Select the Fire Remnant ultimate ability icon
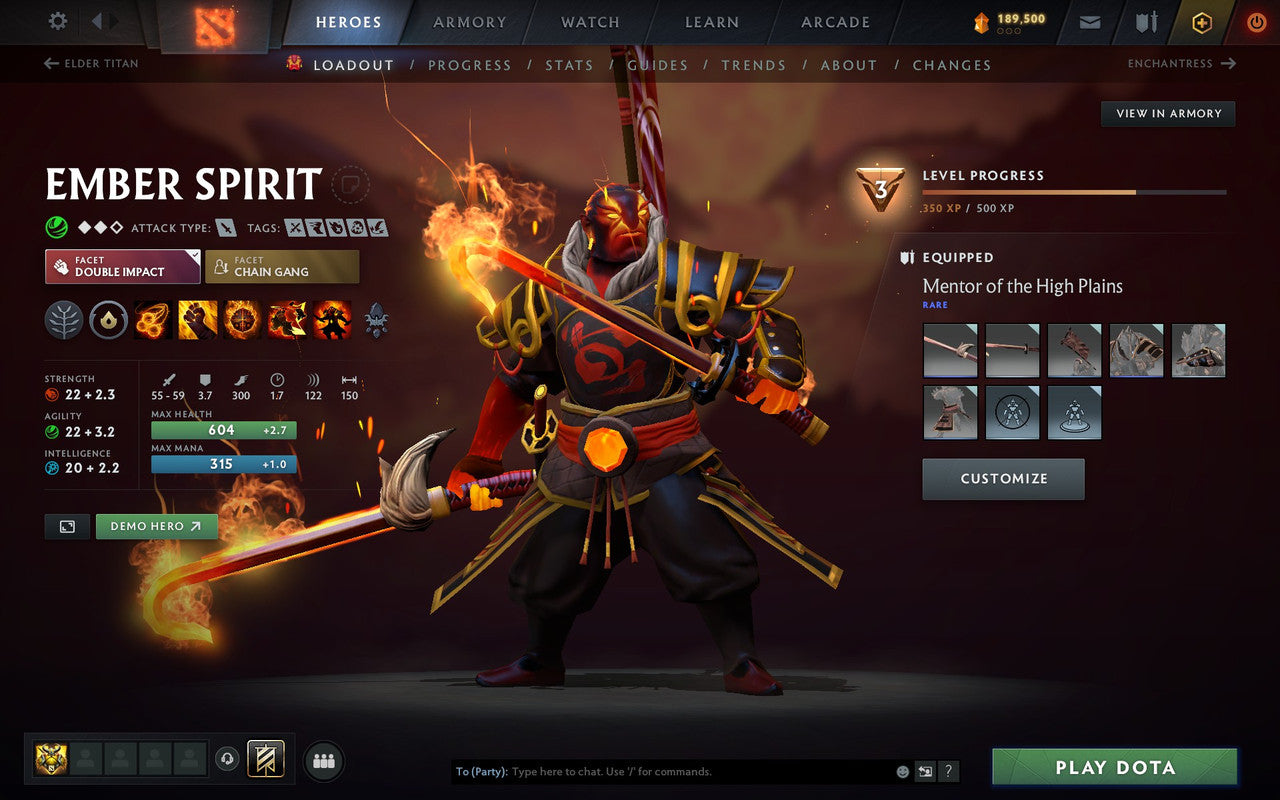Image resolution: width=1280 pixels, height=800 pixels. coord(332,320)
